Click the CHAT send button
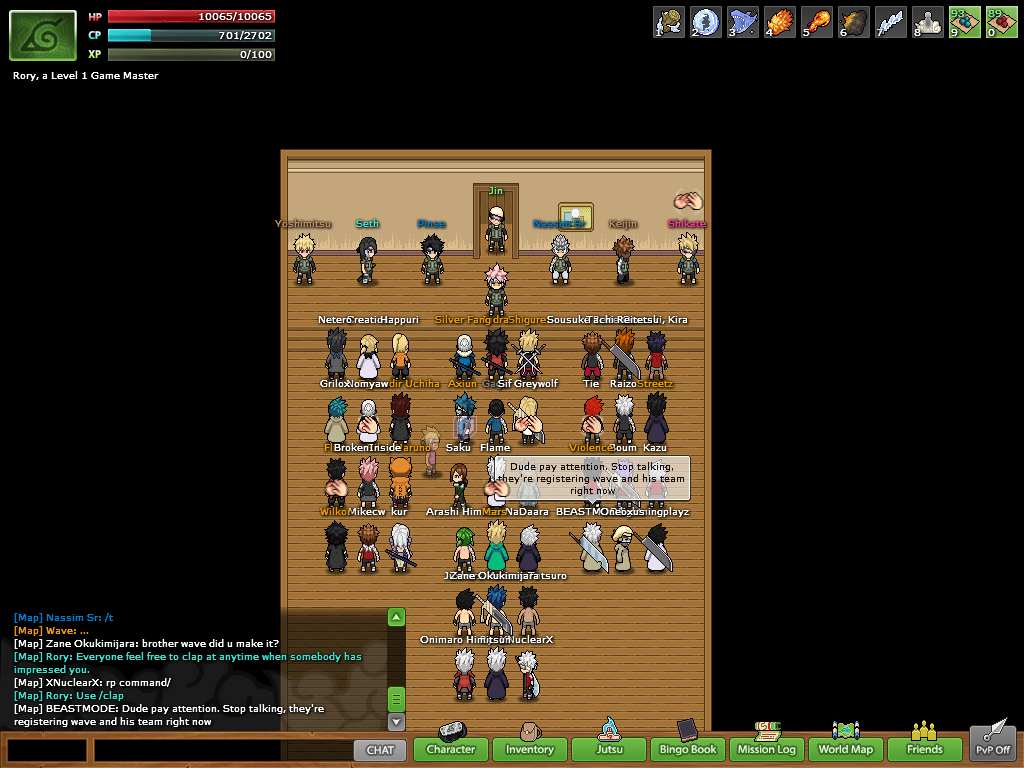 pyautogui.click(x=380, y=749)
